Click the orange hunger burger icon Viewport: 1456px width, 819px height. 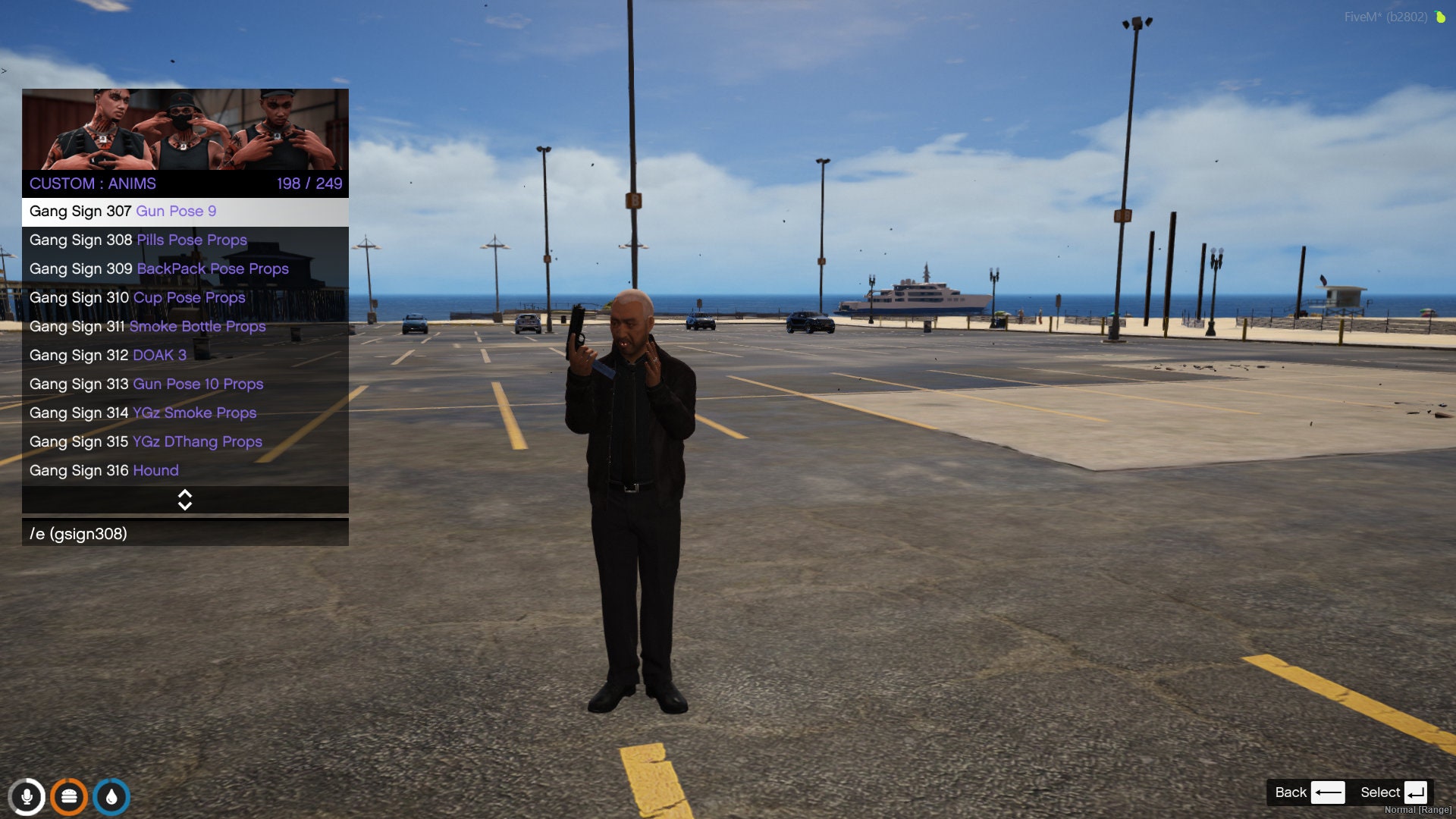[x=70, y=796]
